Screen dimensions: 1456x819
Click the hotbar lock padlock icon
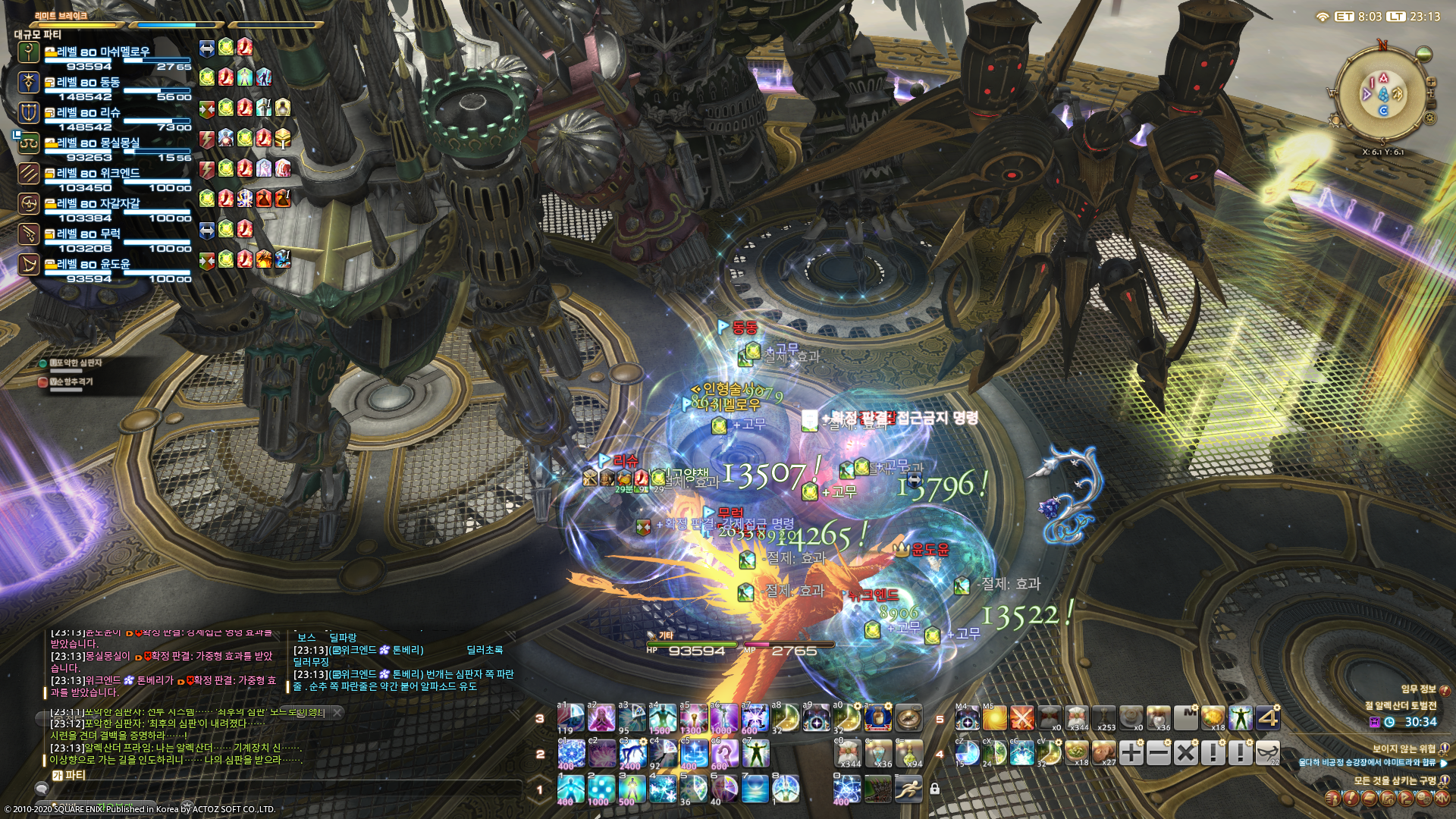tap(935, 789)
